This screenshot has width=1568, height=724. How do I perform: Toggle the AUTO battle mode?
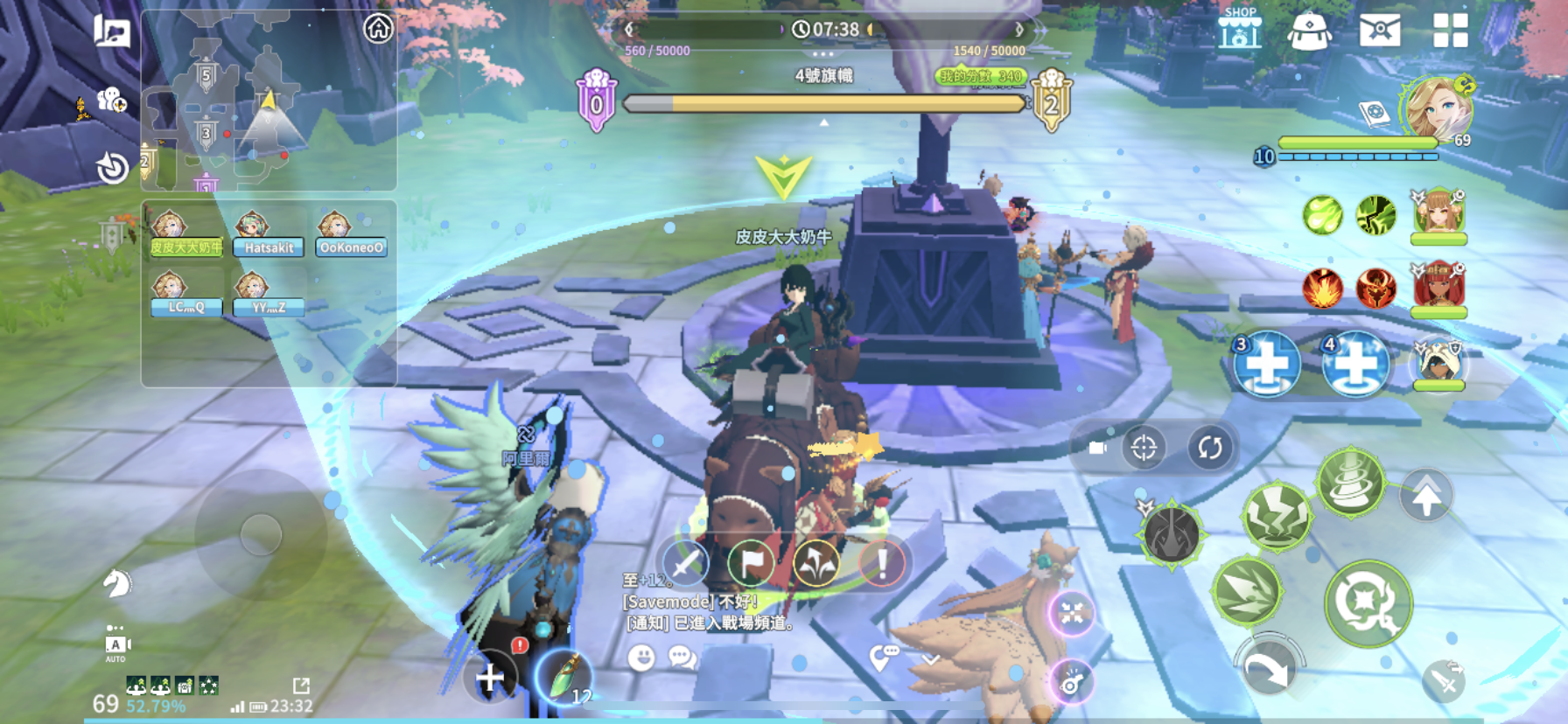tap(115, 646)
